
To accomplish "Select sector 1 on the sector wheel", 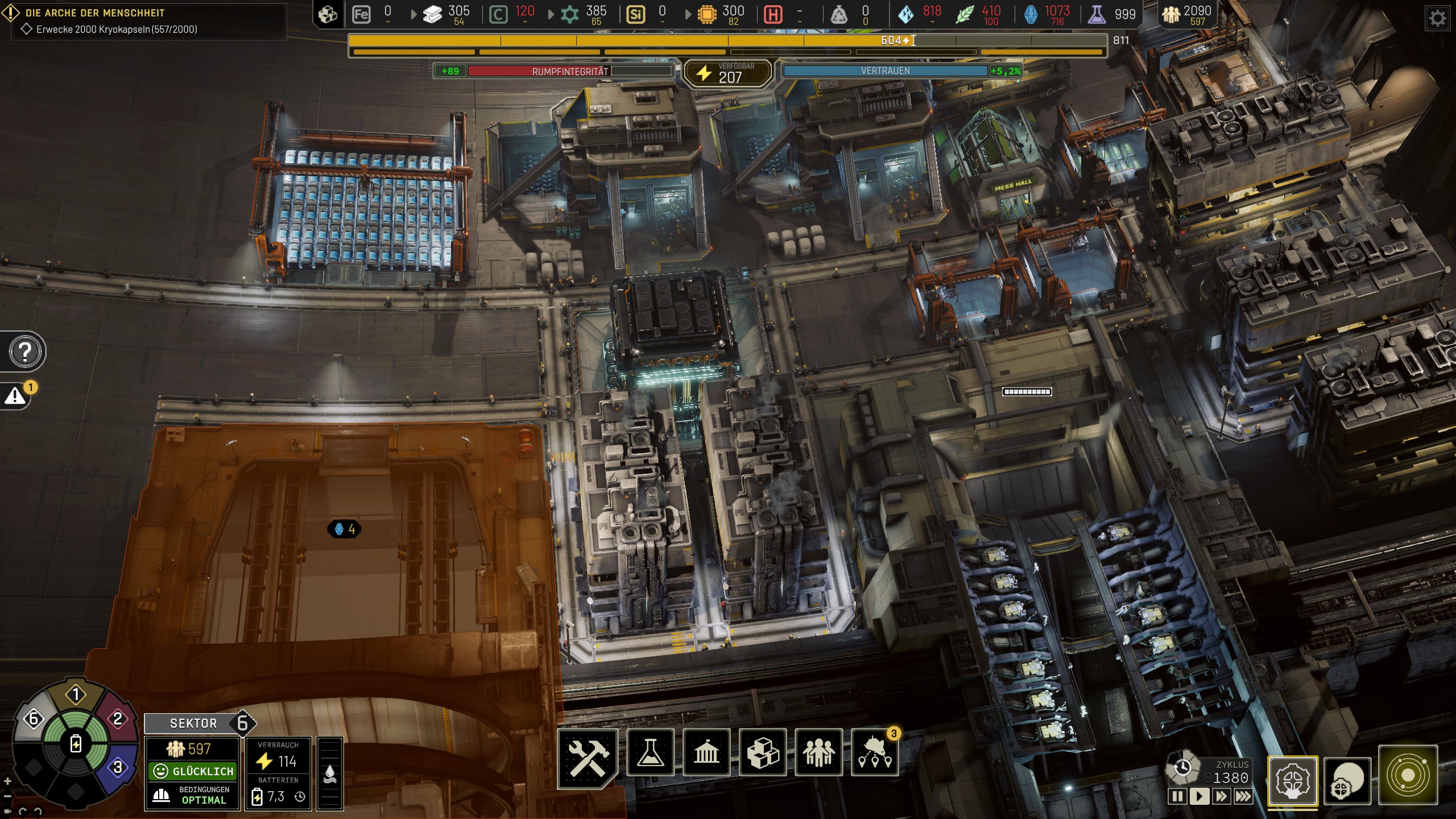I will pyautogui.click(x=76, y=694).
